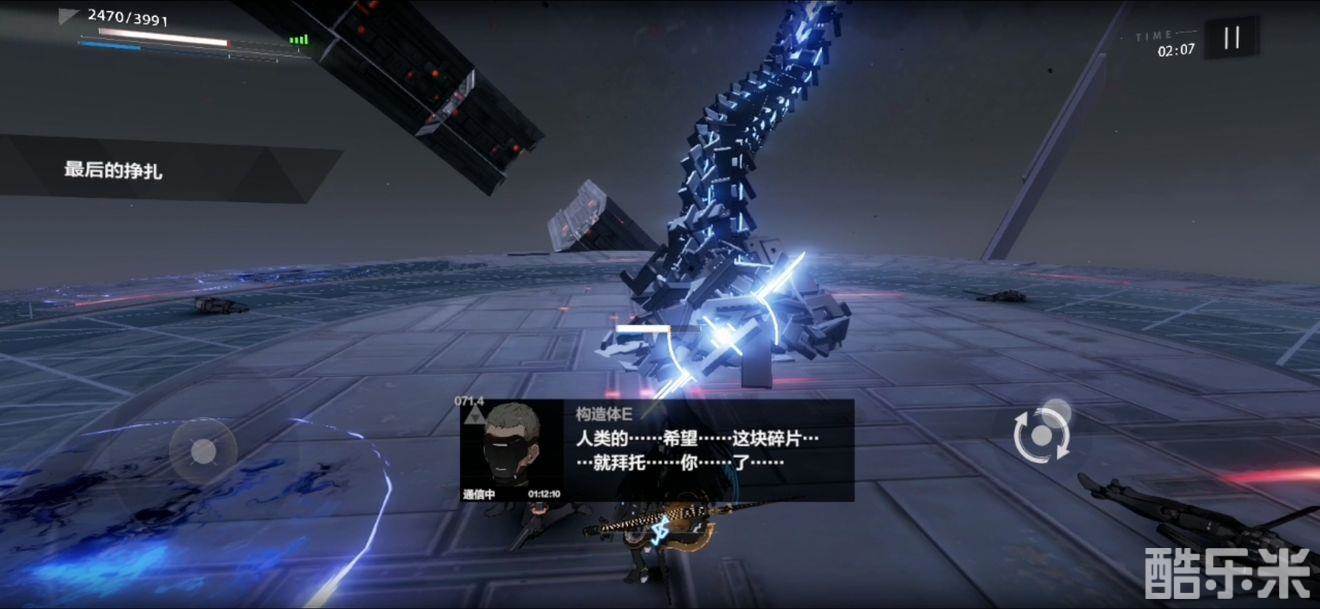
Task: Tap the virtual movement joystick
Action: tap(203, 452)
